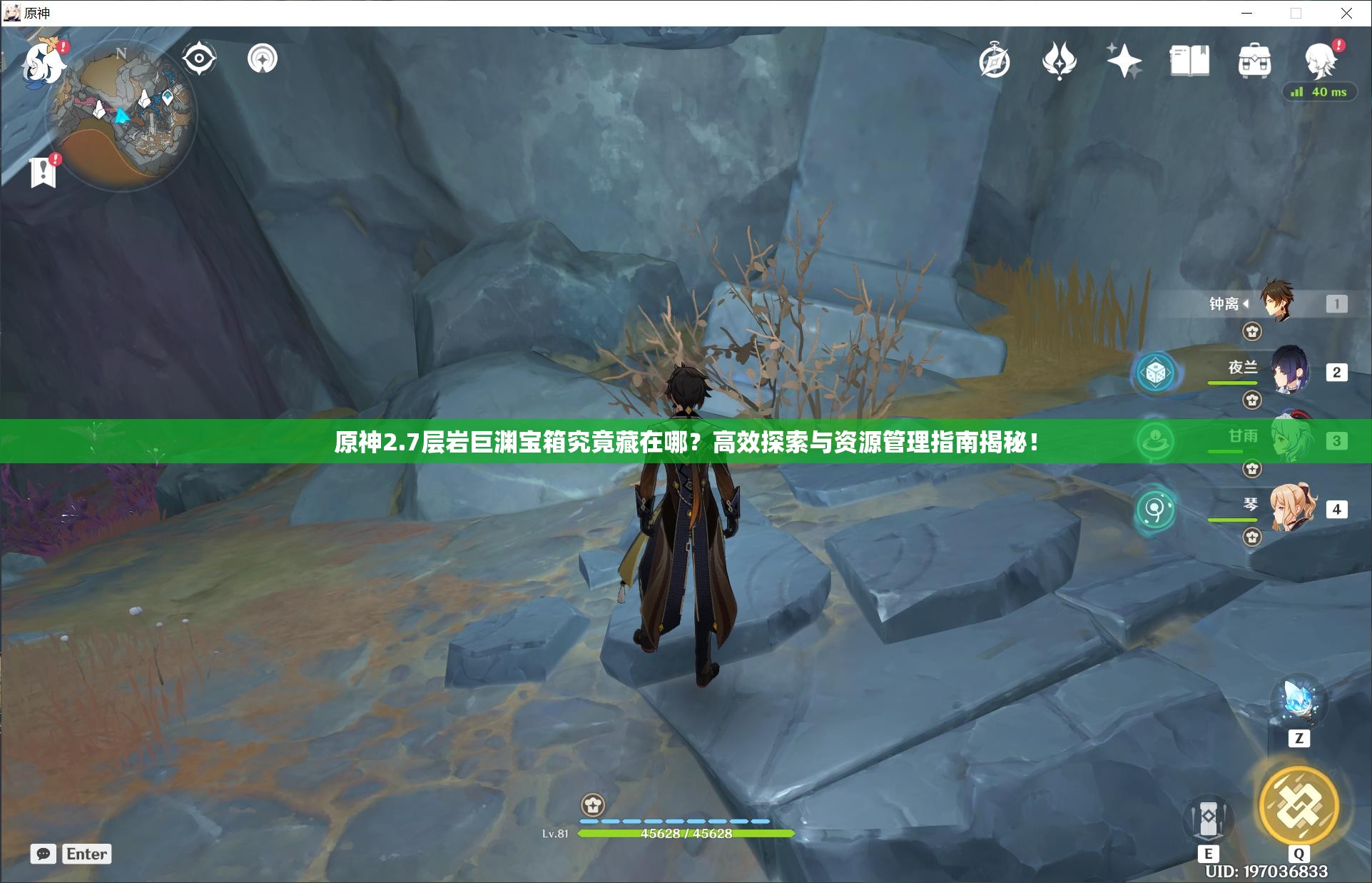The width and height of the screenshot is (1372, 883).
Task: Close the game window
Action: pos(1346,13)
